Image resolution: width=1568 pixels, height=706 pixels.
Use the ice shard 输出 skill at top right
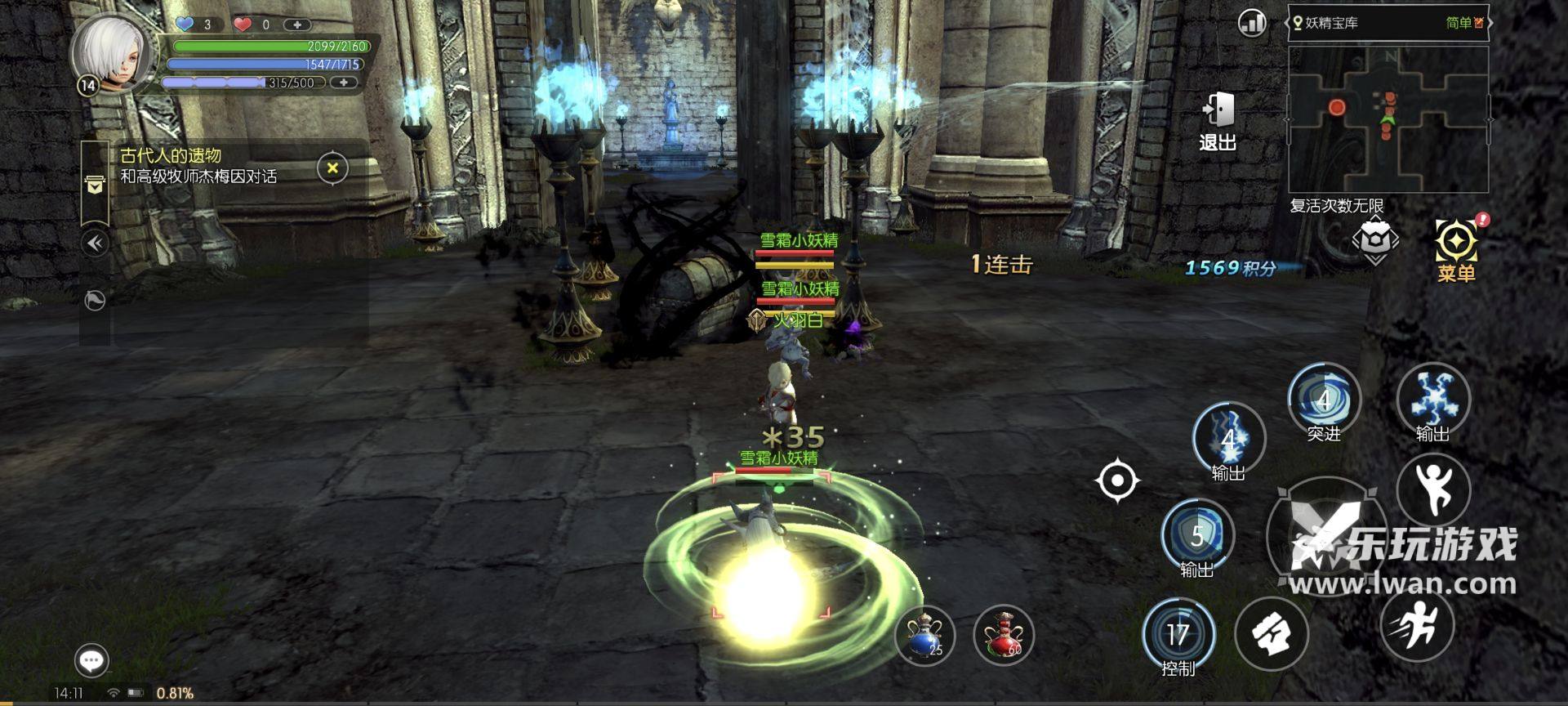coord(1433,400)
